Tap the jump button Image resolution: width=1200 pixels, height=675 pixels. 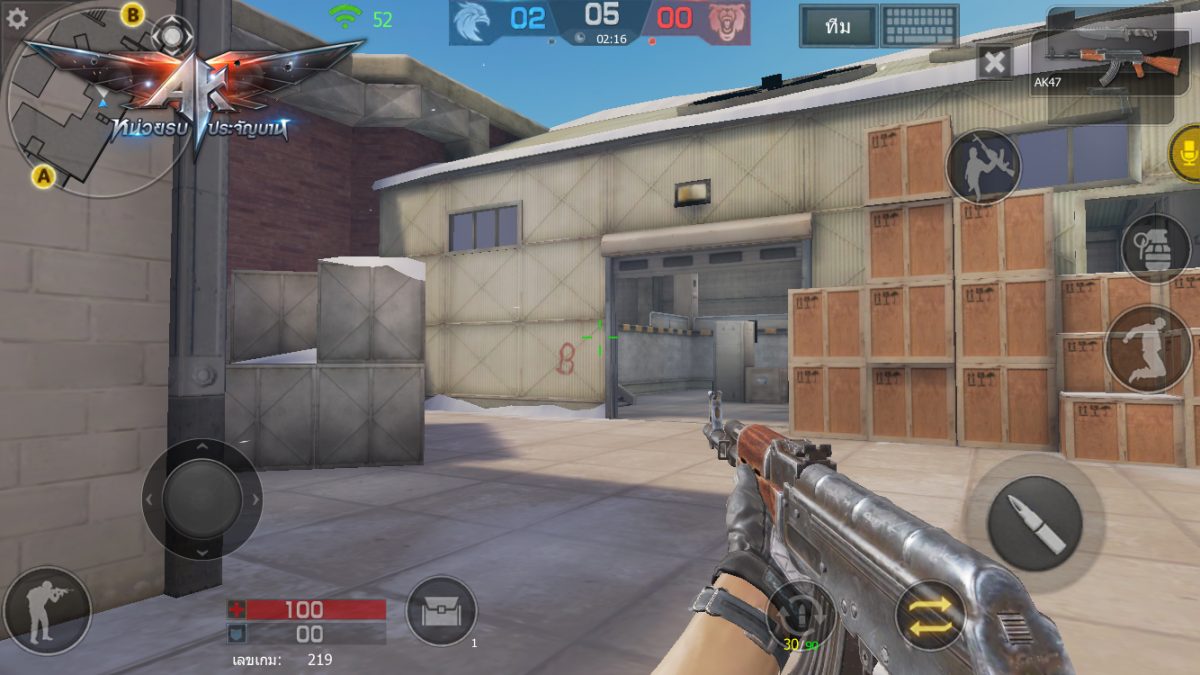coord(1147,348)
